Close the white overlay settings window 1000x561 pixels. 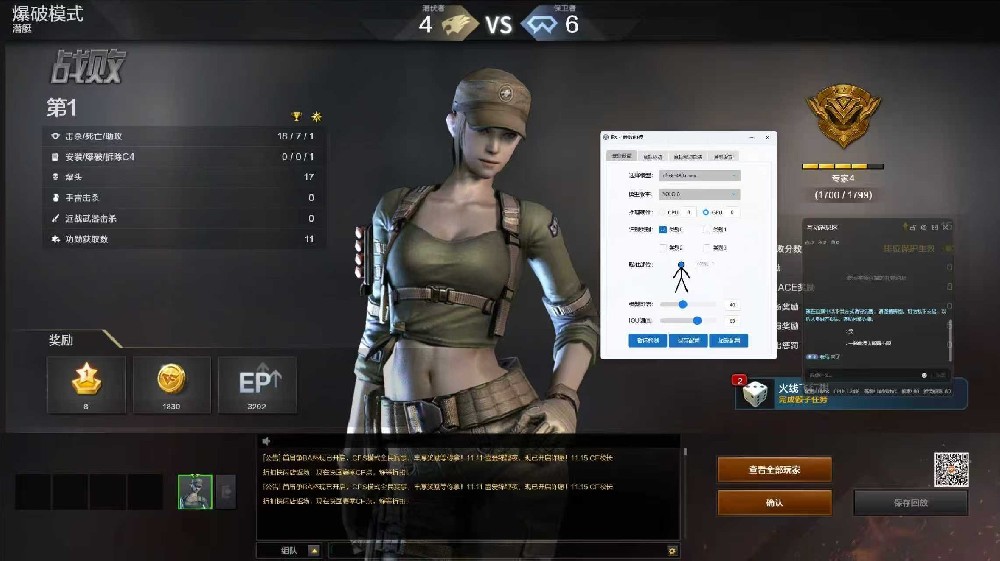(x=768, y=137)
